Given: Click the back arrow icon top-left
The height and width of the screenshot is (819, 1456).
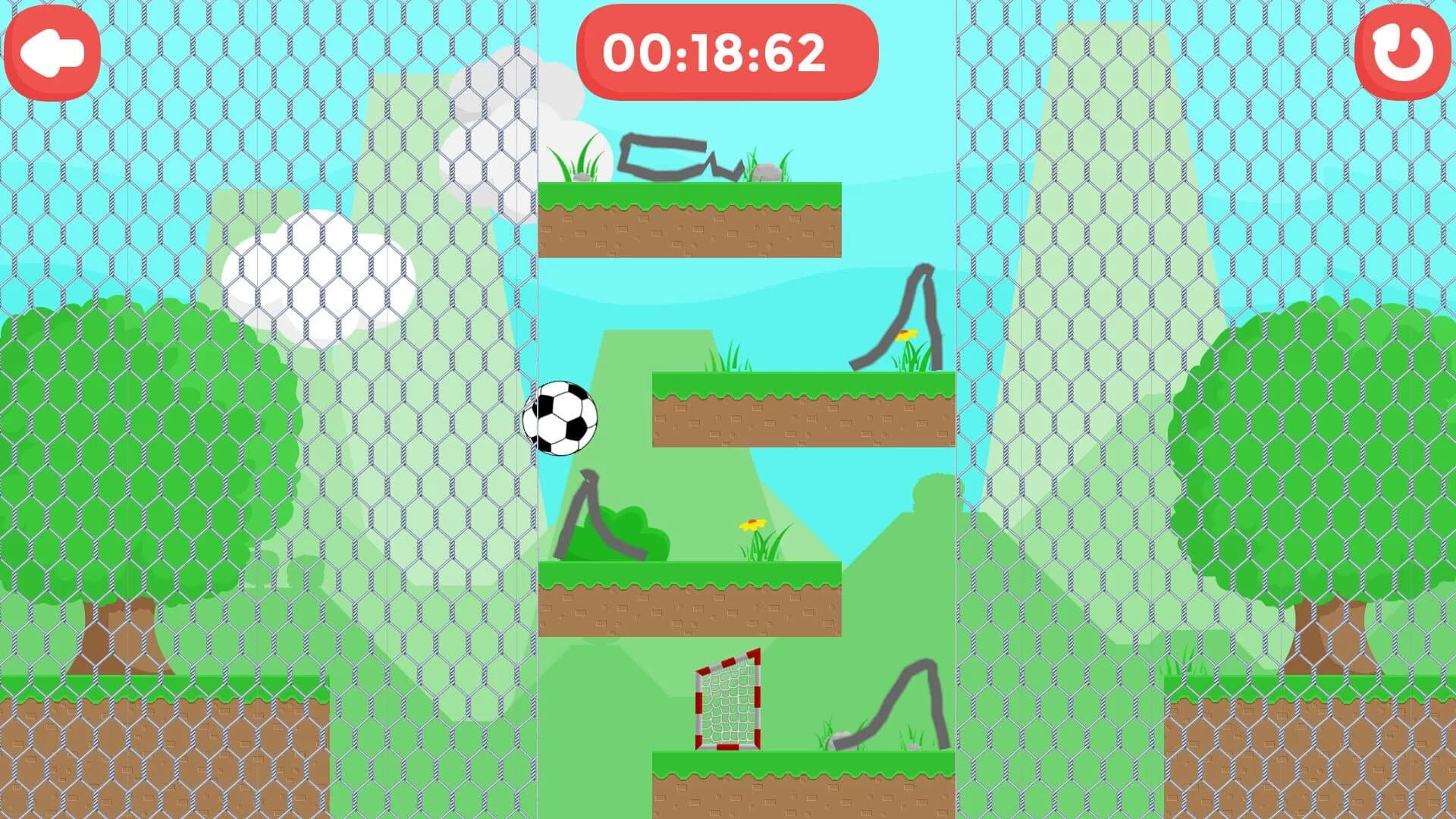Looking at the screenshot, I should point(54,48).
